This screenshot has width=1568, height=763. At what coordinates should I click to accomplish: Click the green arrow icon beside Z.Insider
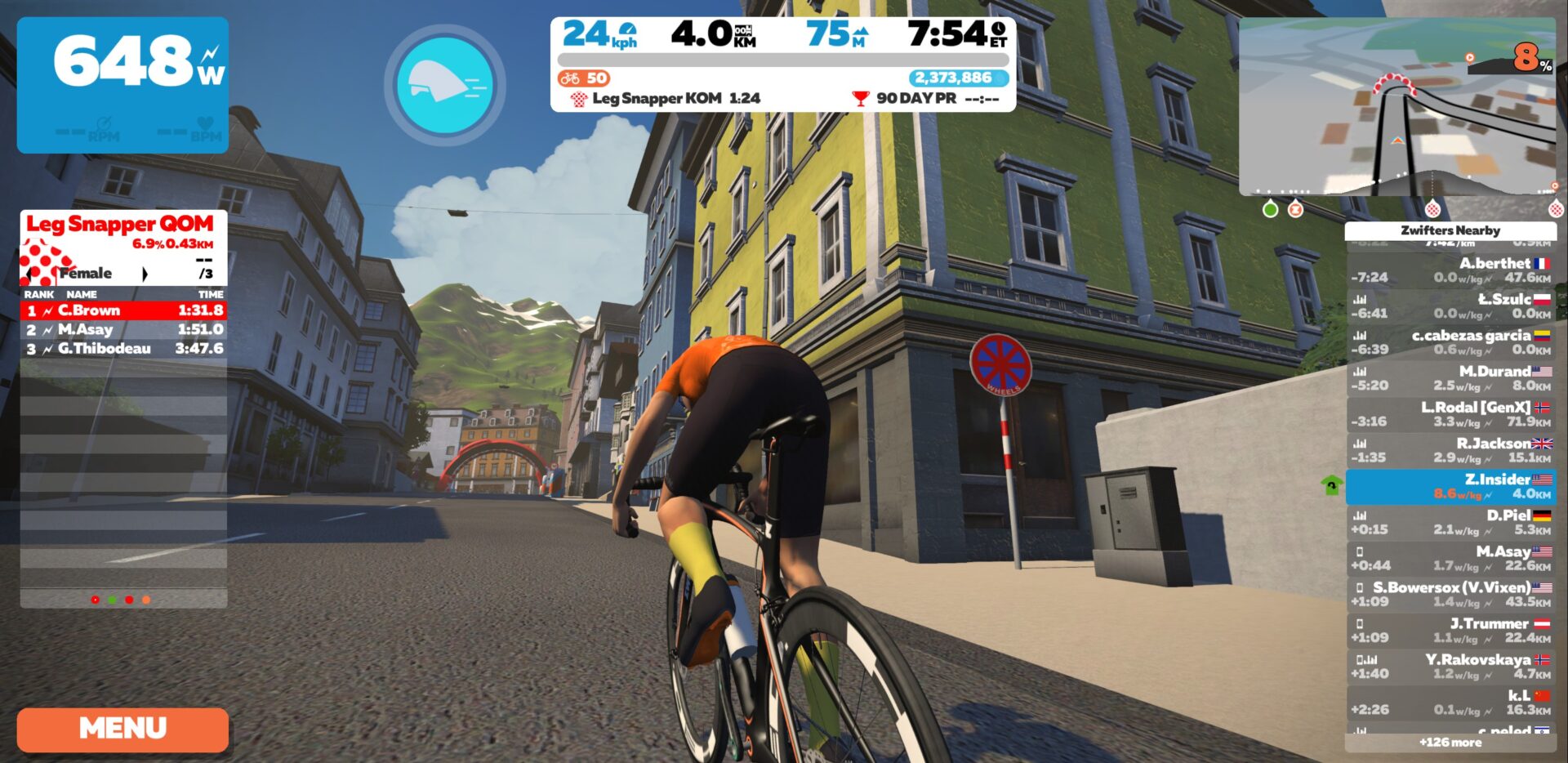(1330, 485)
